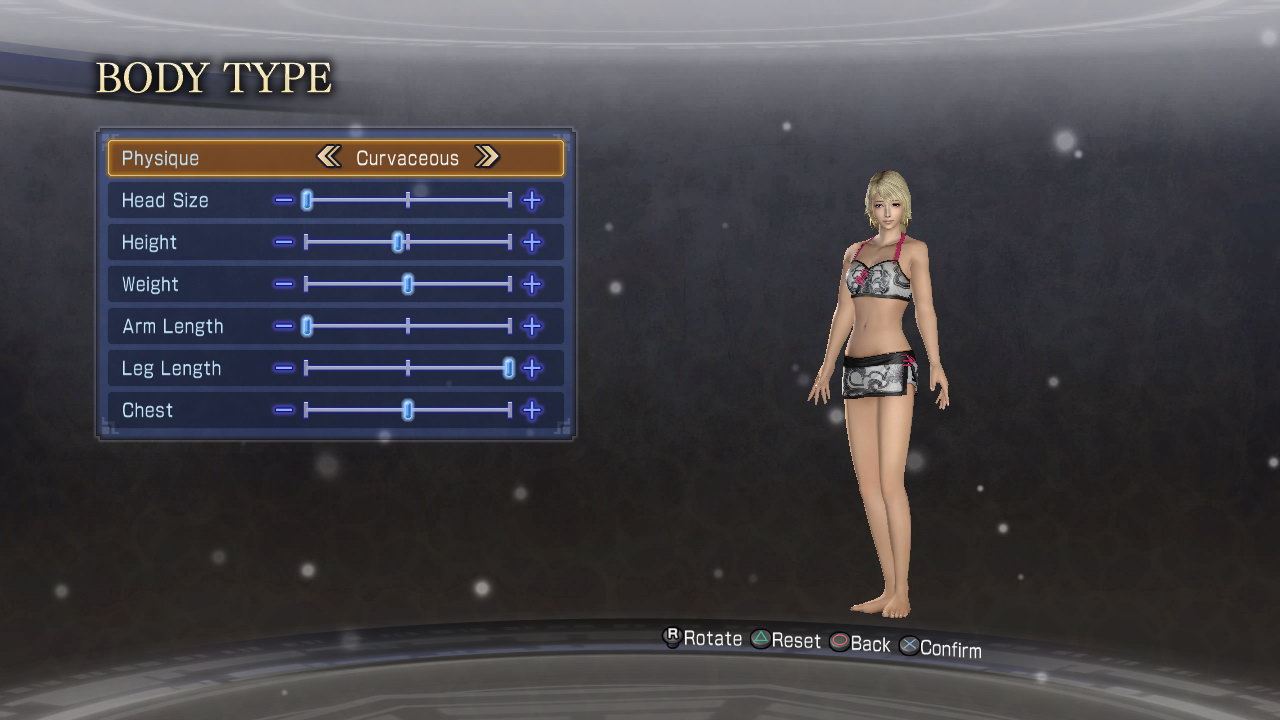
Task: Select the Physique row label
Action: pos(160,158)
